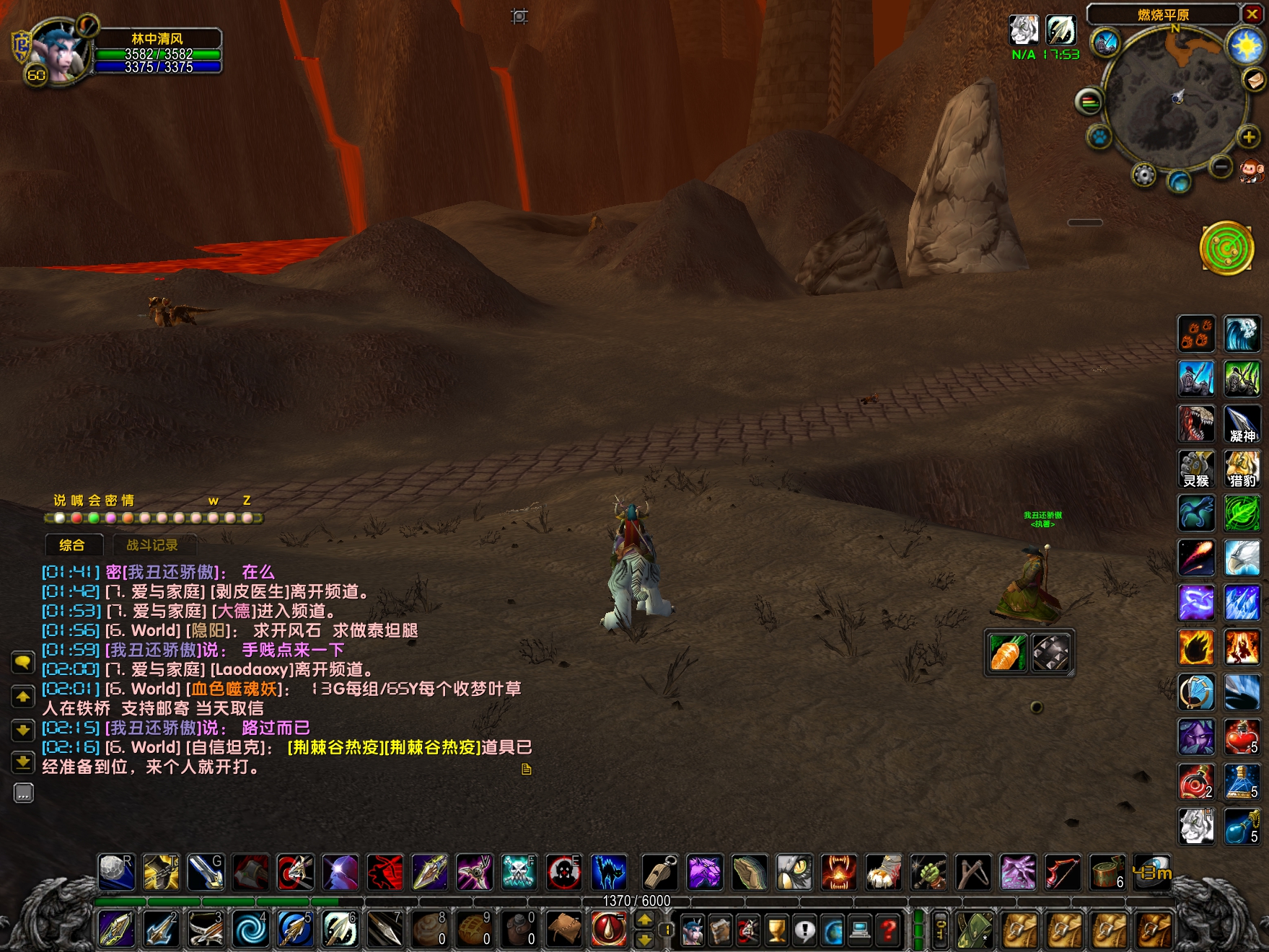Screen dimensions: 1269x952
Task: Open the red question mark help button
Action: (889, 930)
